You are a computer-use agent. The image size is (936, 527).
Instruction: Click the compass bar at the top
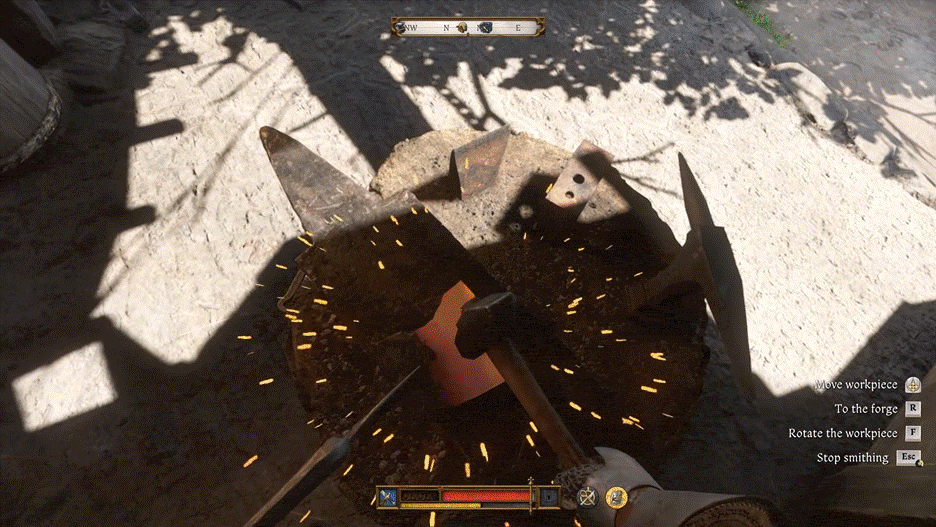[469, 28]
